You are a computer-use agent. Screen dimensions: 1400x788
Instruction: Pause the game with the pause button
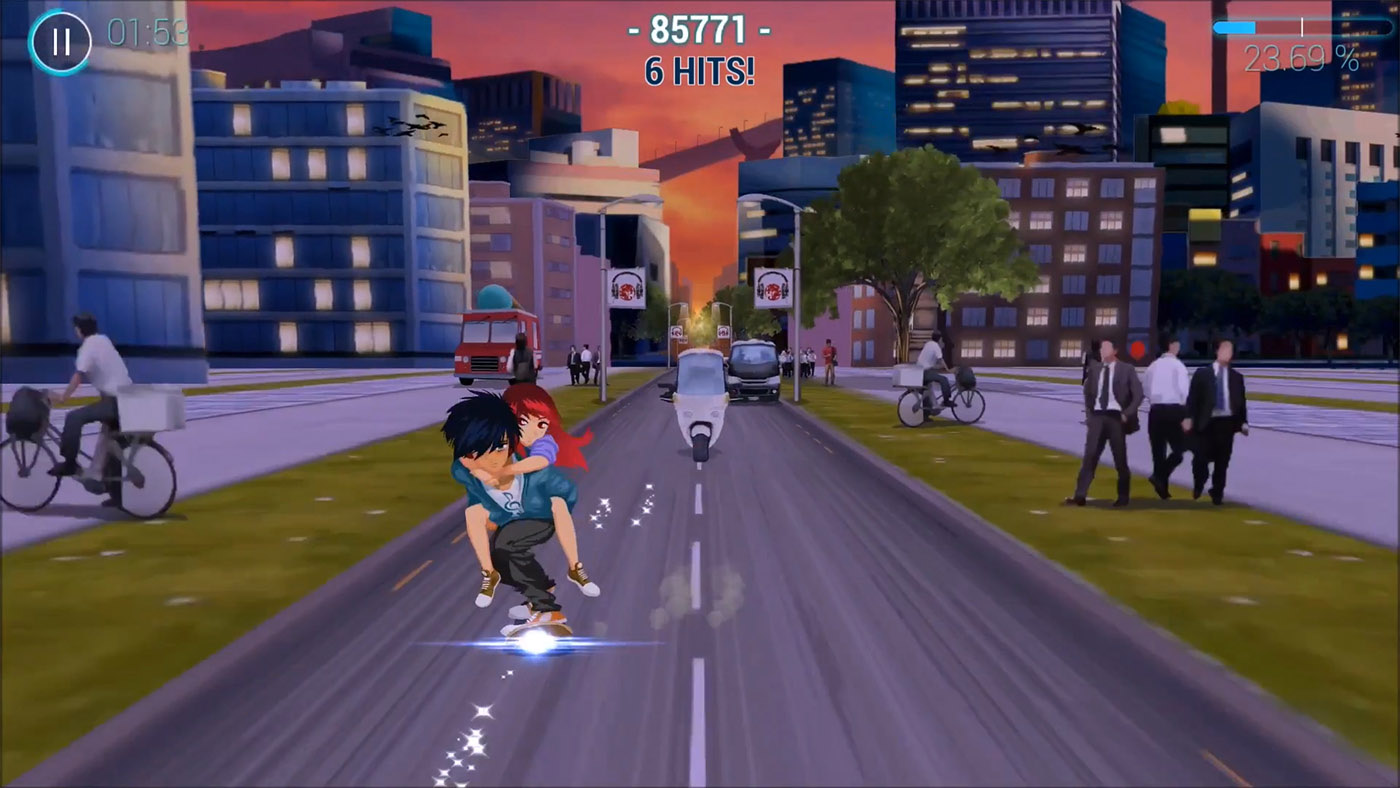pos(61,42)
